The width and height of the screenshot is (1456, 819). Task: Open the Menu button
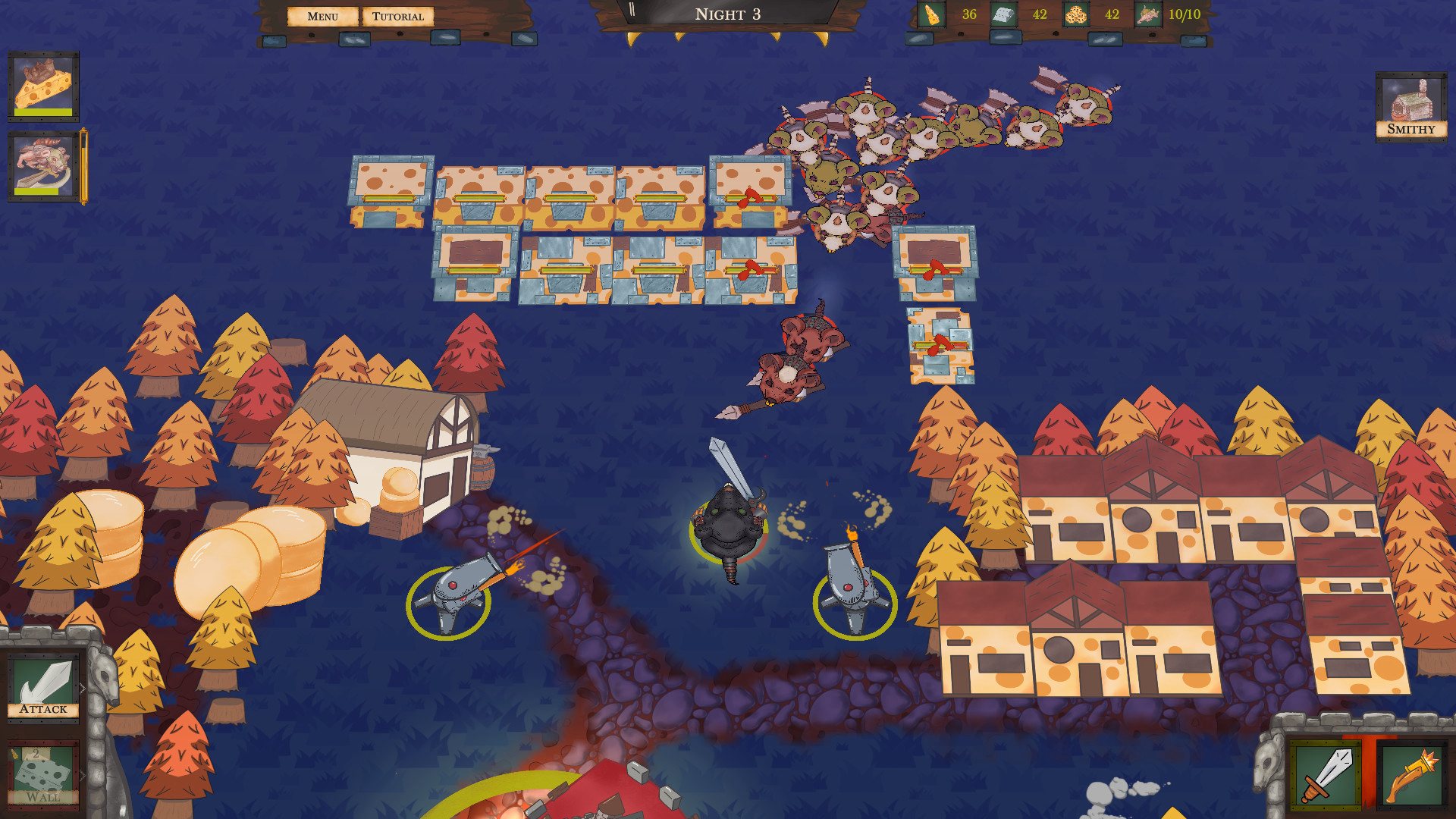click(x=322, y=16)
